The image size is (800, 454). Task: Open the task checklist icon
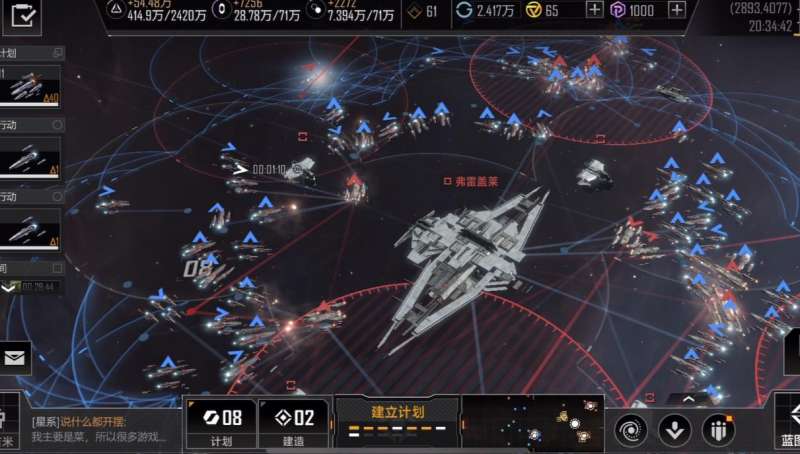pyautogui.click(x=24, y=16)
